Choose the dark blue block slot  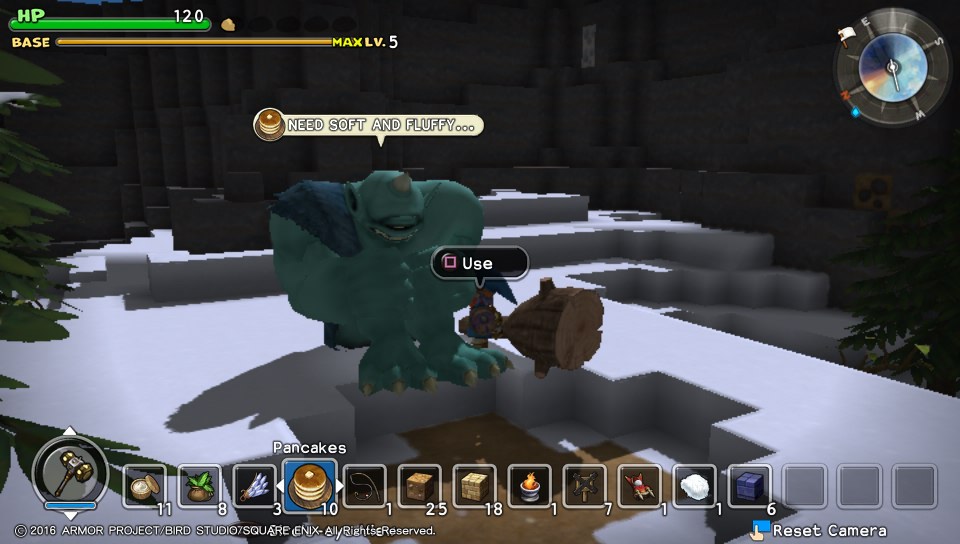(x=749, y=486)
